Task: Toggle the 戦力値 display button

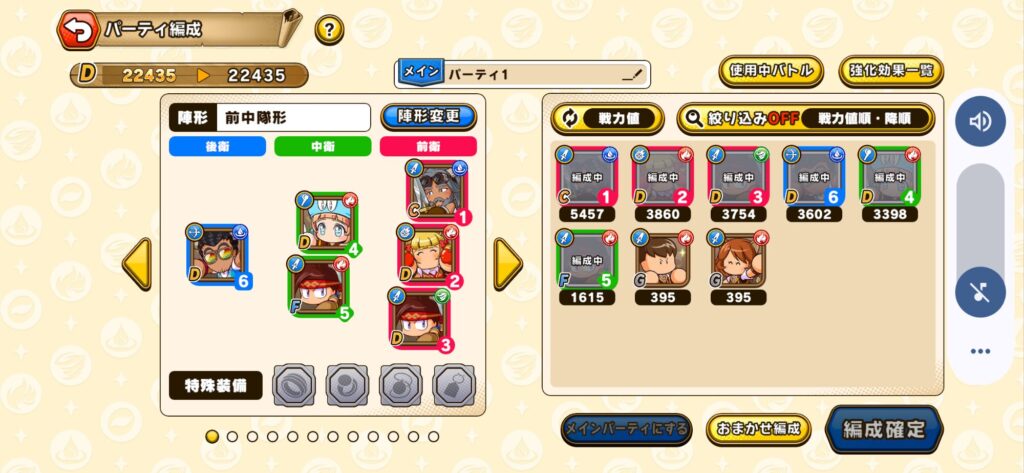Action: tap(606, 118)
